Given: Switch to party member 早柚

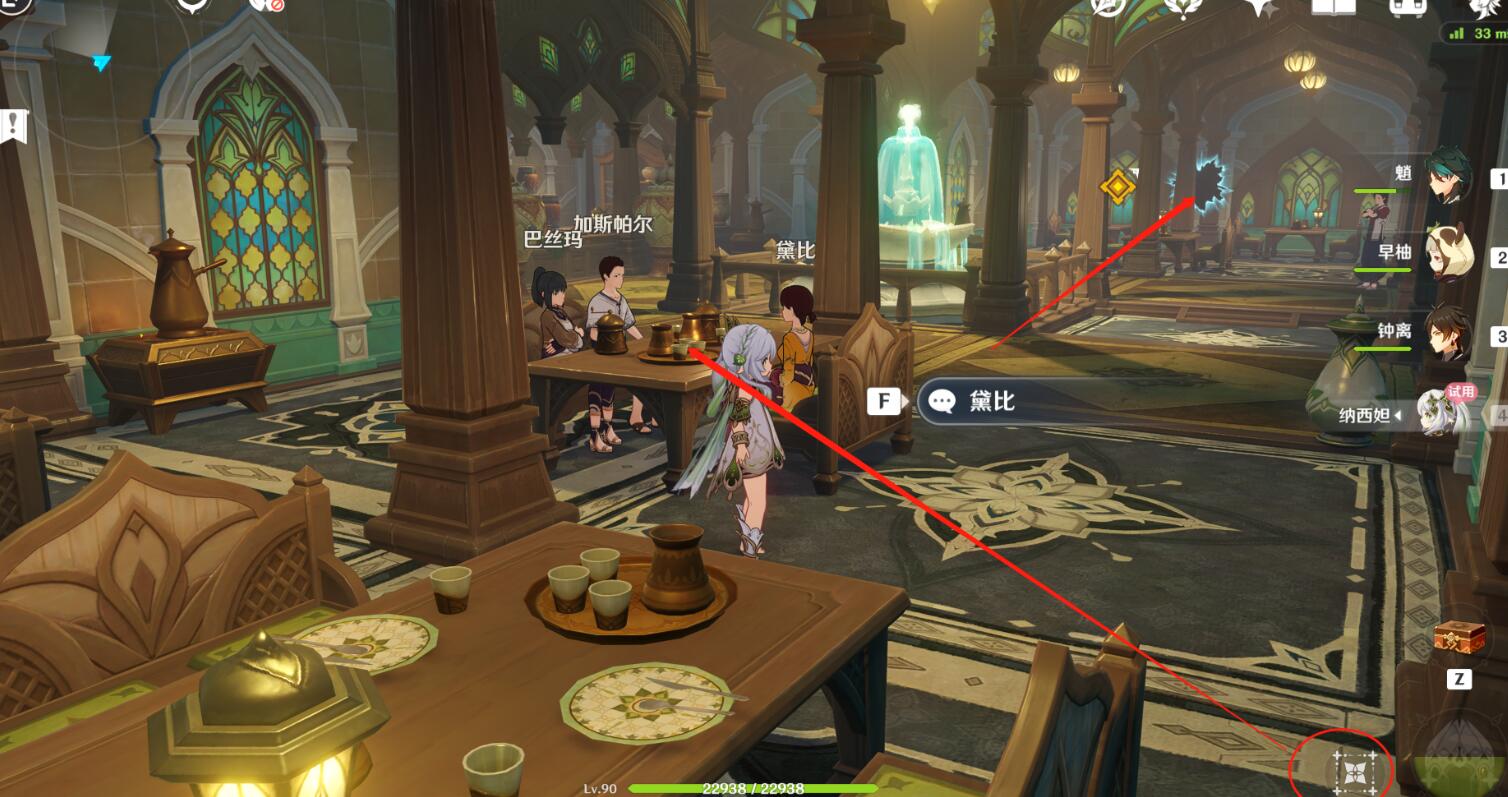Looking at the screenshot, I should [x=1446, y=253].
